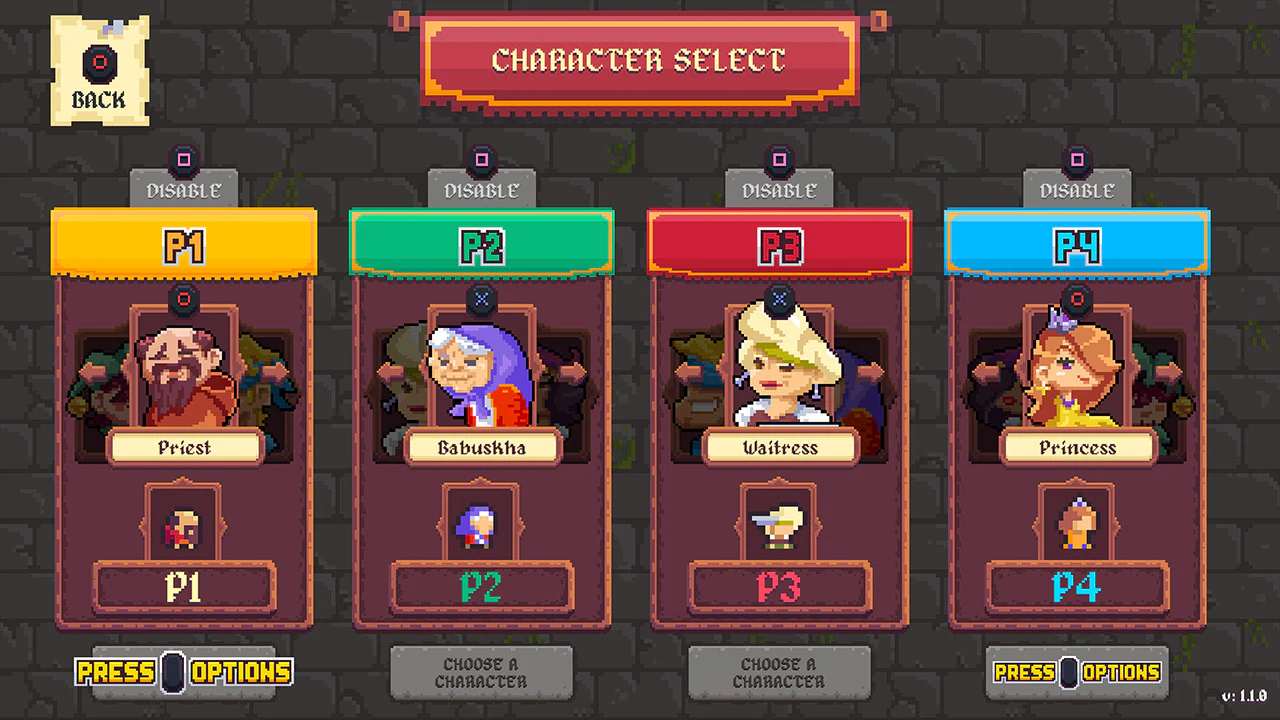Select the Princess character portrait
Image resolution: width=1280 pixels, height=720 pixels.
point(1077,375)
